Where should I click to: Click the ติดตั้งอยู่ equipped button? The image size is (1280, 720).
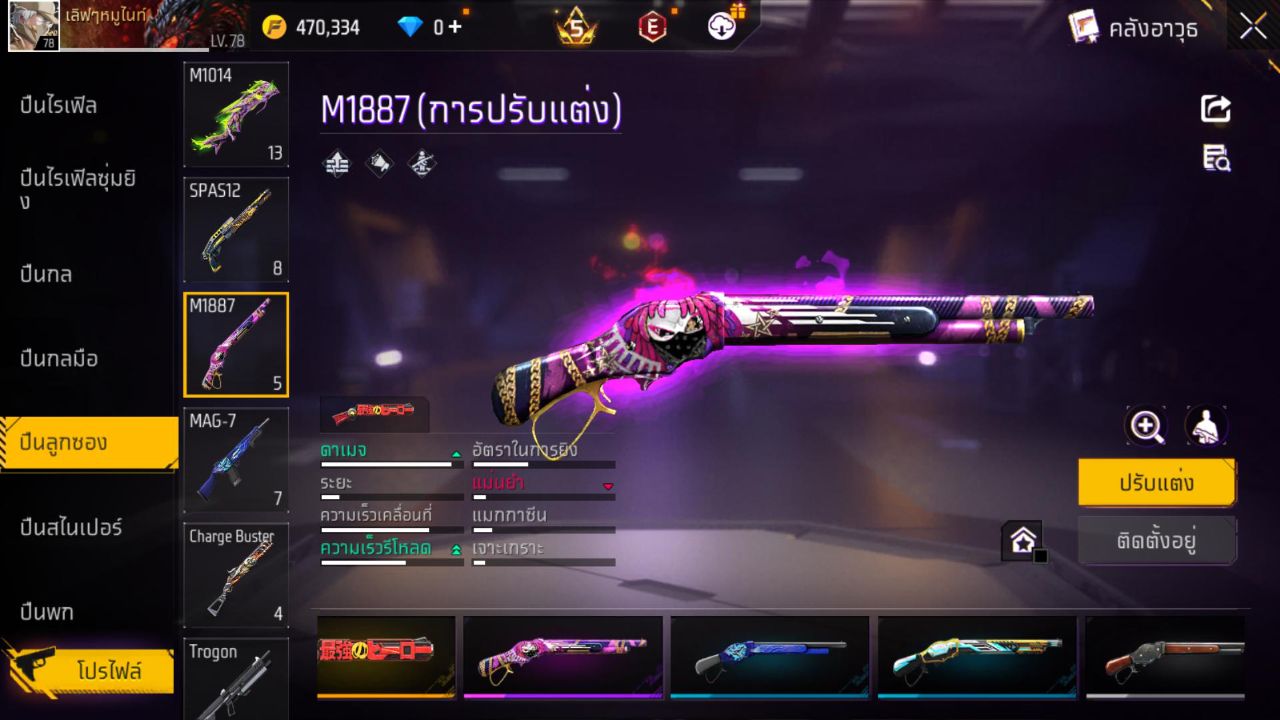pos(1157,541)
